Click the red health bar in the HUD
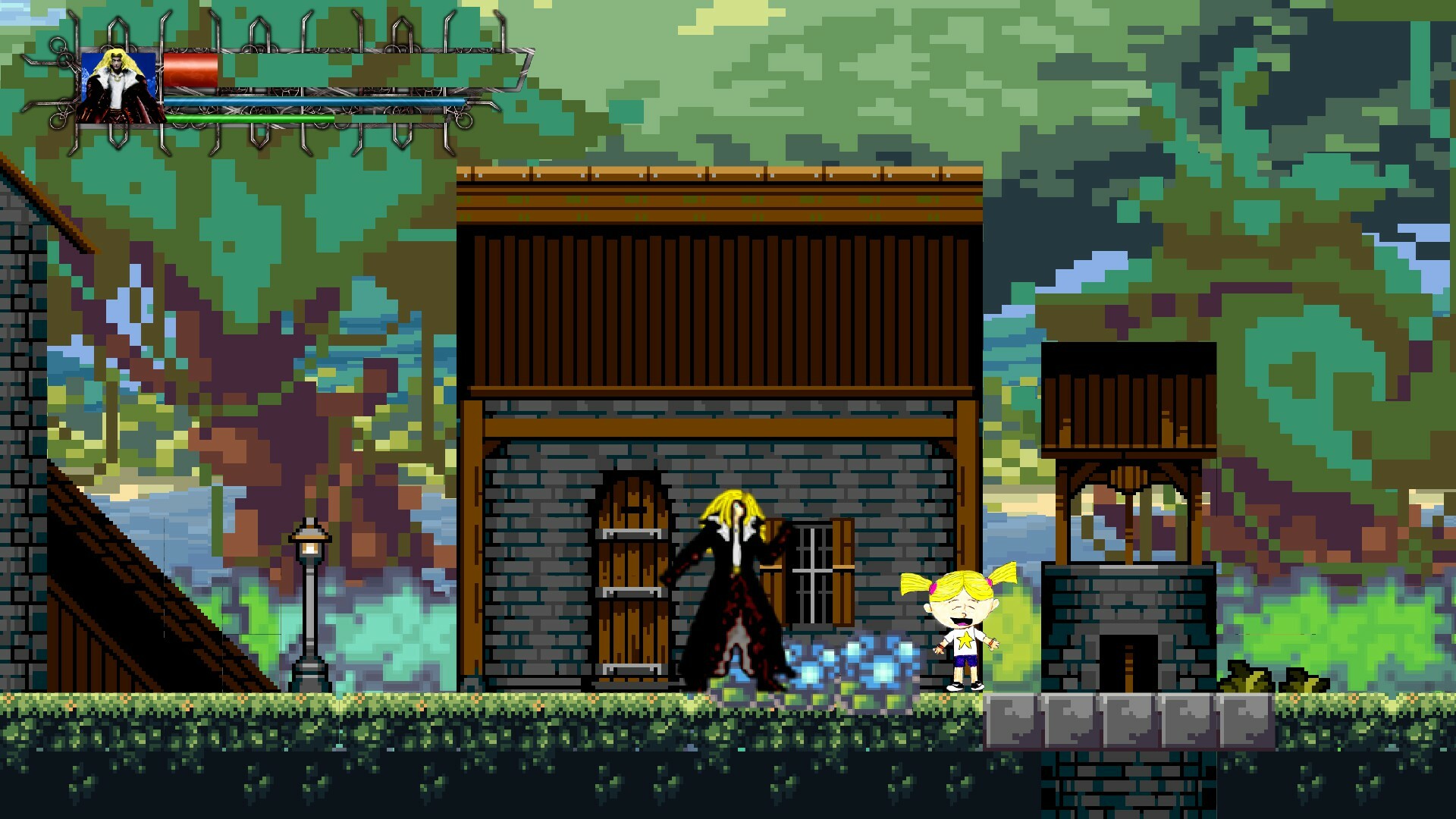This screenshot has height=819, width=1456. 191,68
